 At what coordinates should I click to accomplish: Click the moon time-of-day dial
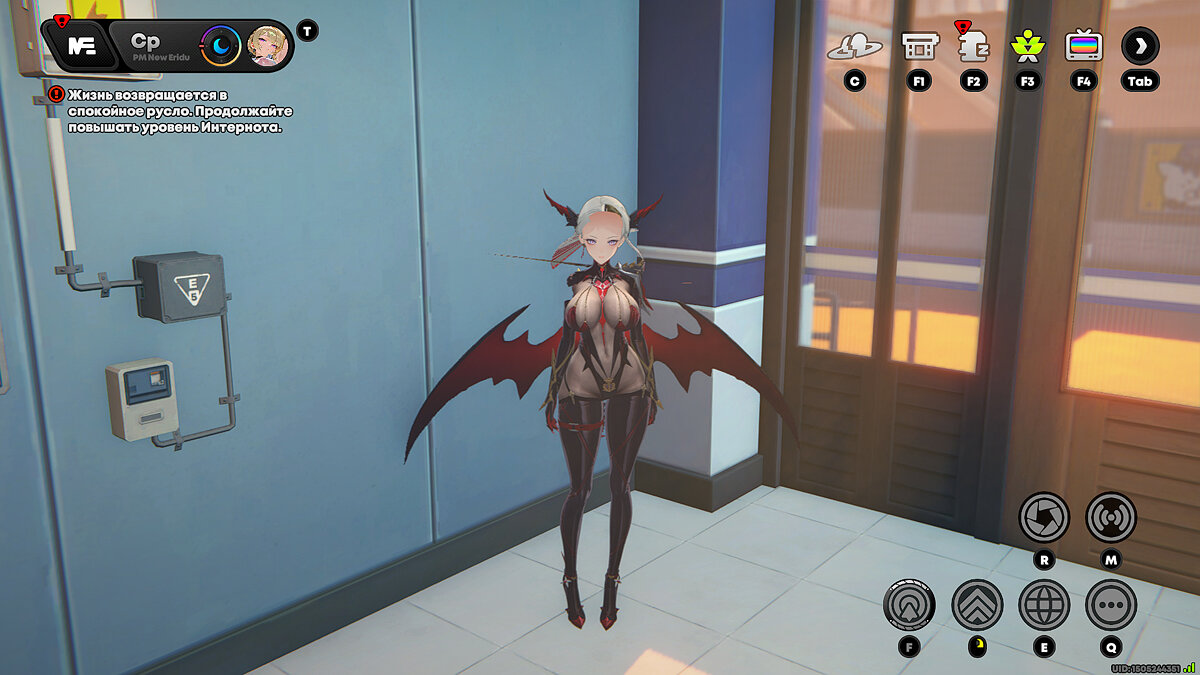point(221,46)
